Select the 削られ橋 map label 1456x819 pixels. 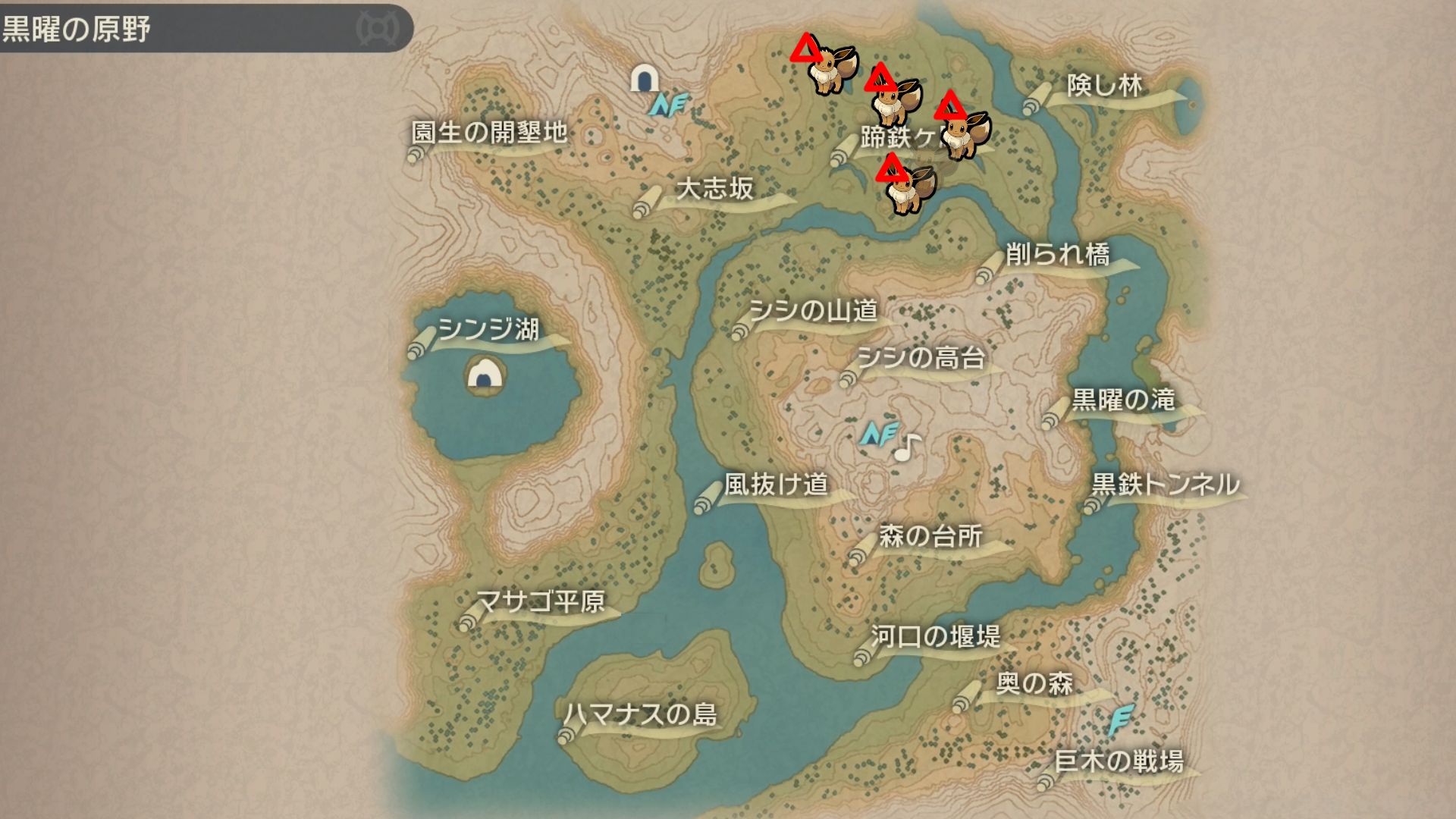1057,255
